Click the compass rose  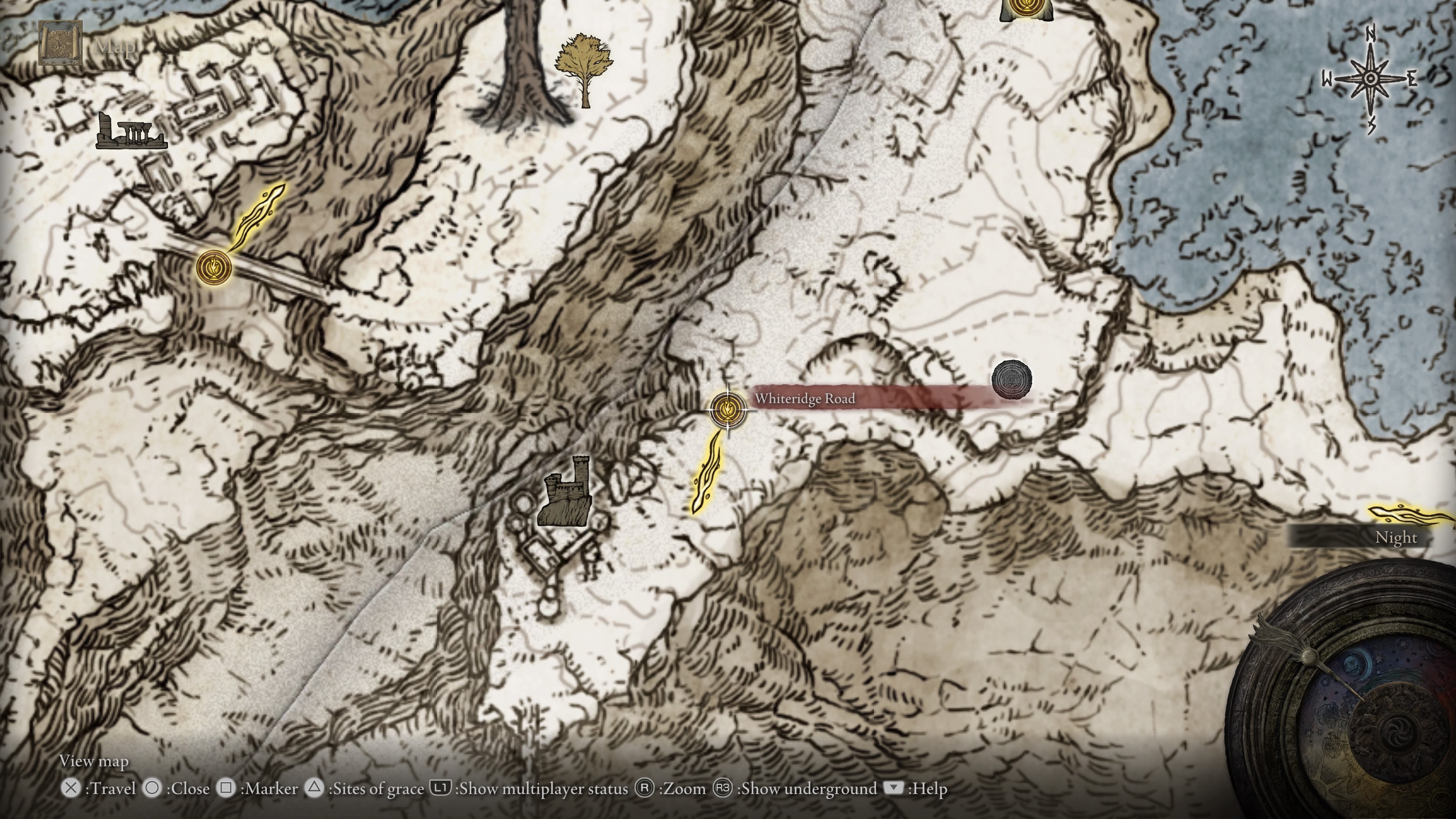pyautogui.click(x=1370, y=79)
